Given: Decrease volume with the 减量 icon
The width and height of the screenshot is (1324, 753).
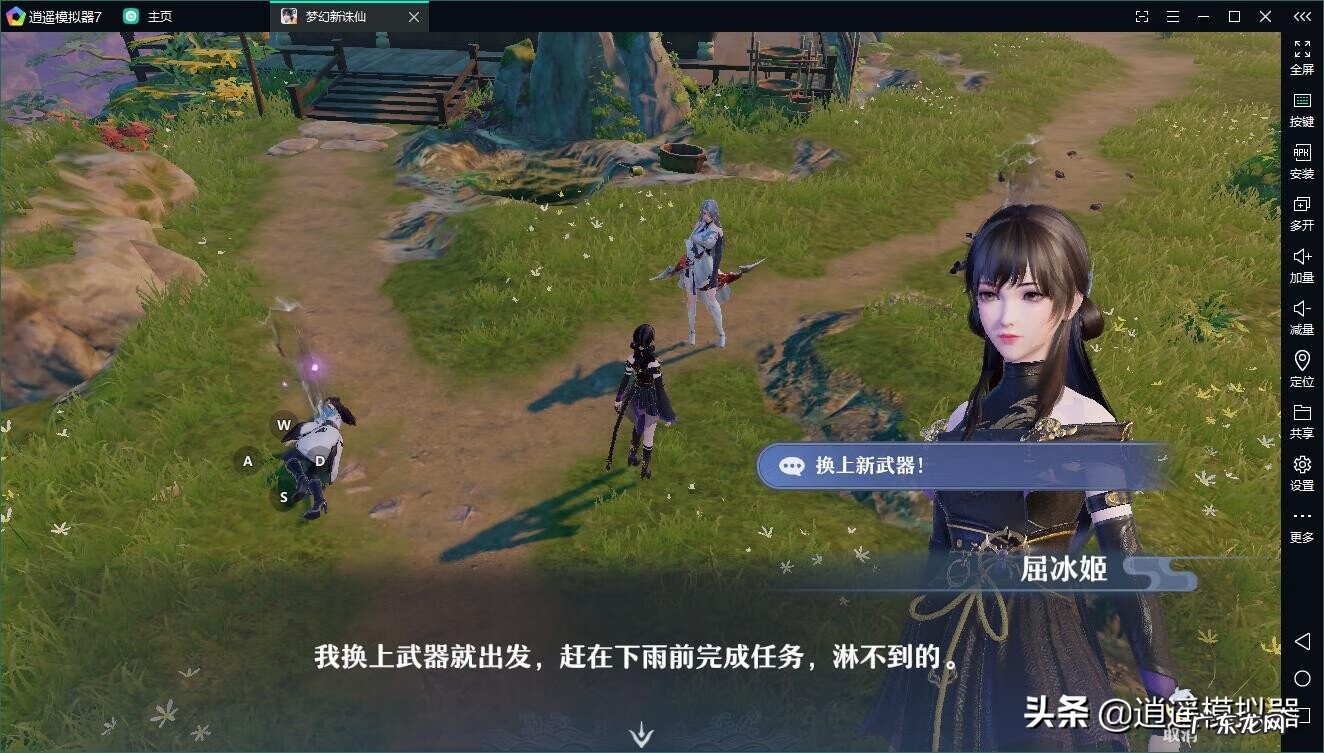Looking at the screenshot, I should click(x=1302, y=318).
